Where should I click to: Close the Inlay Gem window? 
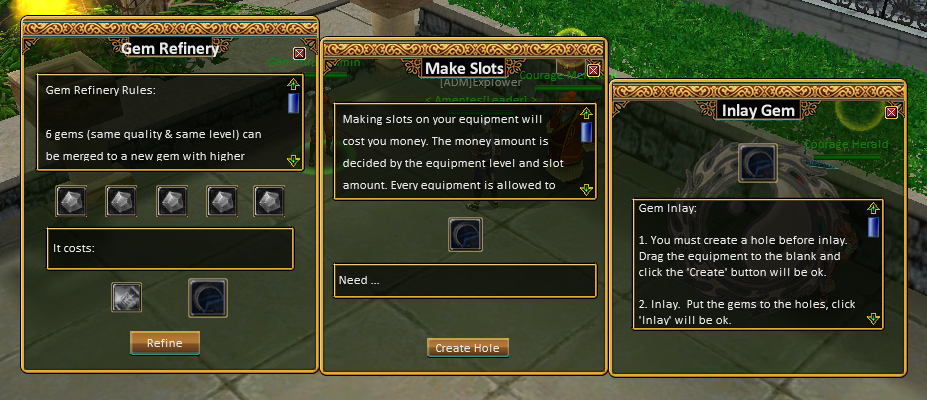[892, 112]
